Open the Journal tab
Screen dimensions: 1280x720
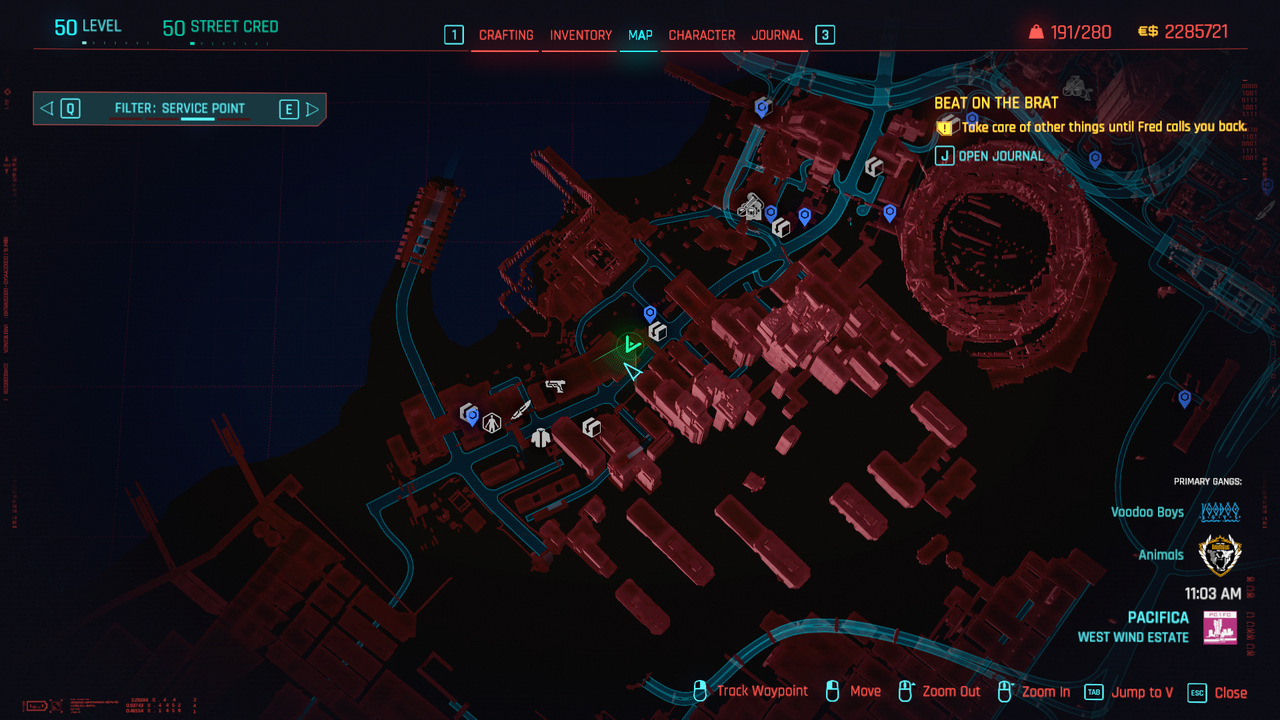click(777, 35)
